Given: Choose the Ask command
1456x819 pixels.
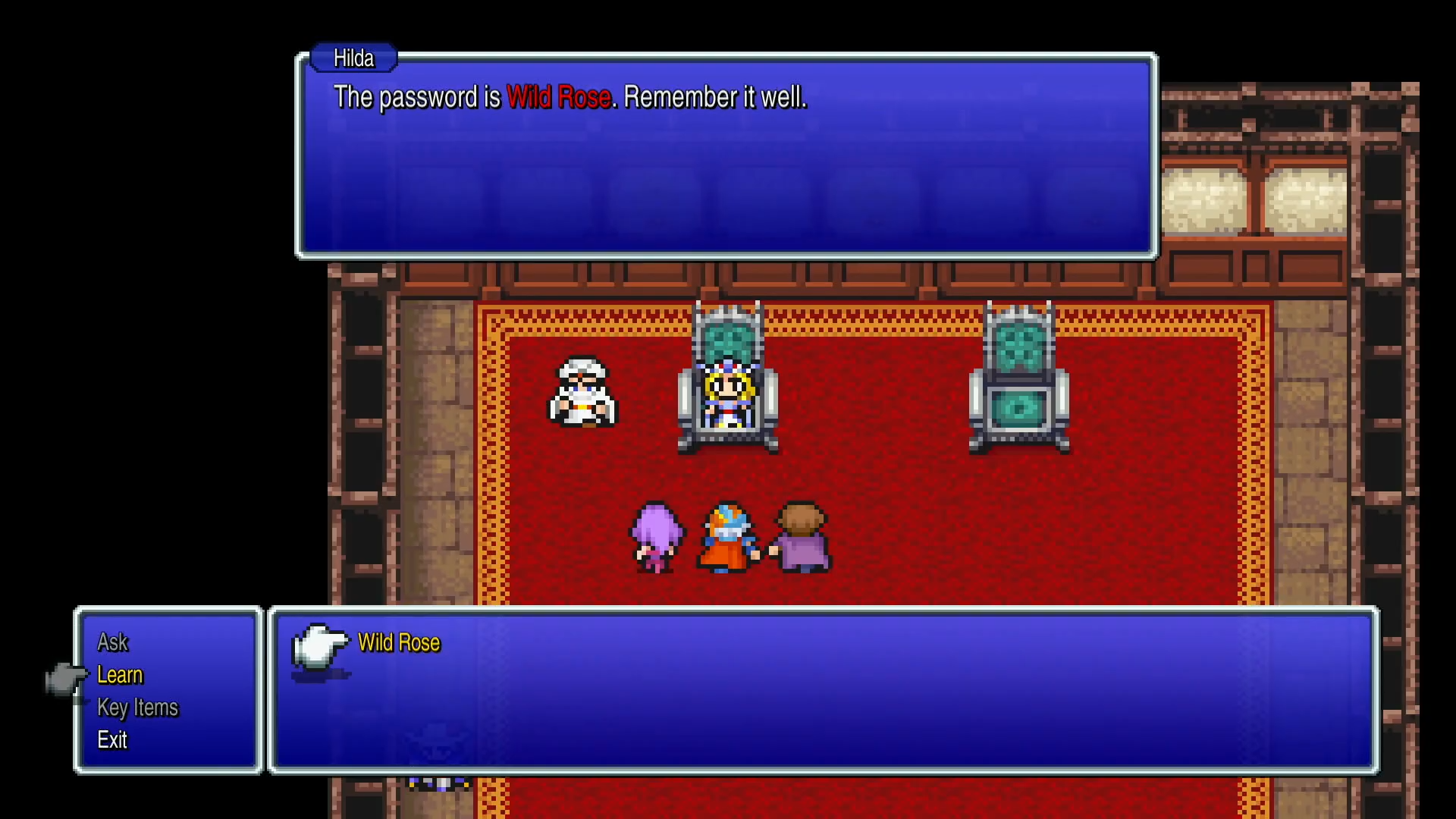Looking at the screenshot, I should (x=112, y=642).
